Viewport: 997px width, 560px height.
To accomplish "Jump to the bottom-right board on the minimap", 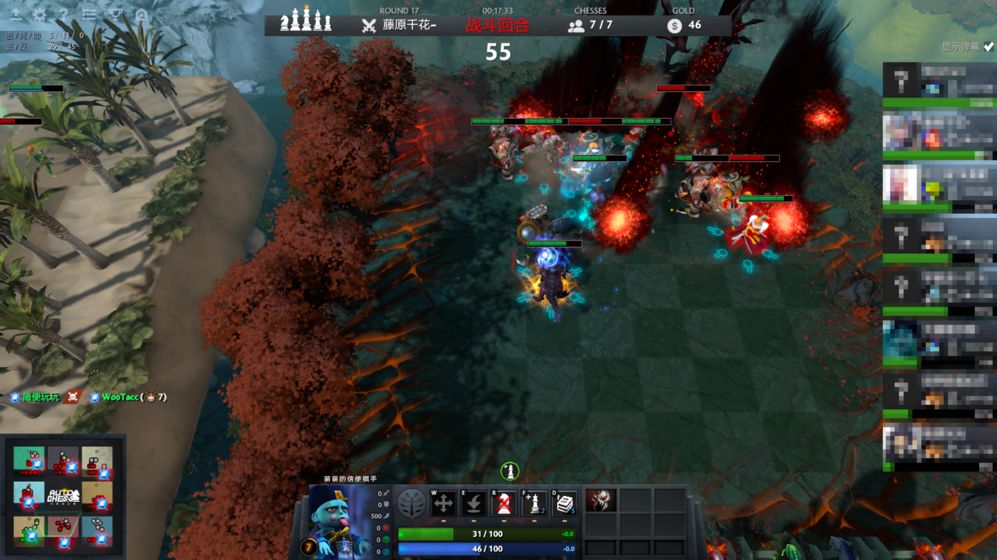I will point(97,530).
